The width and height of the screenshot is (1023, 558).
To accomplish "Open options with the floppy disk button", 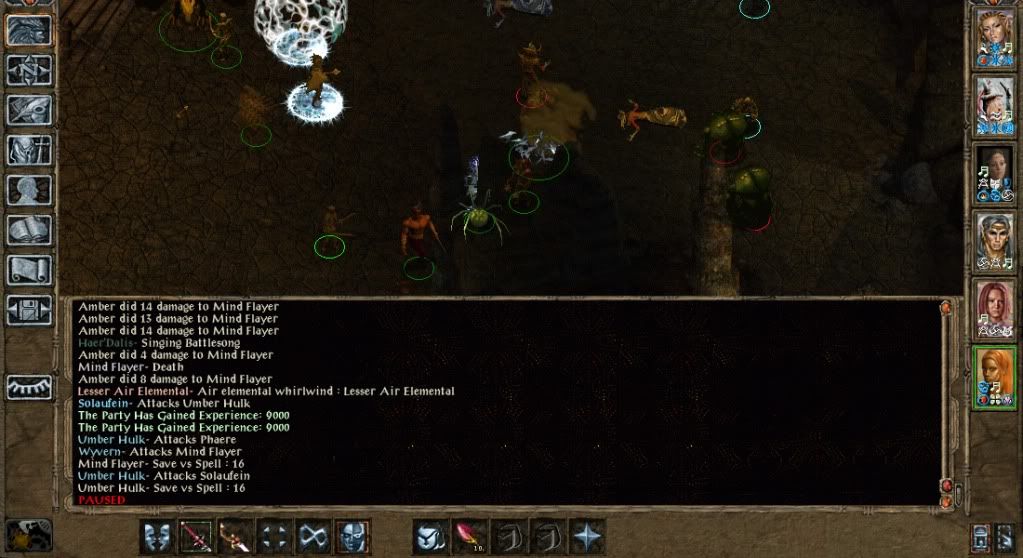I will [x=29, y=310].
